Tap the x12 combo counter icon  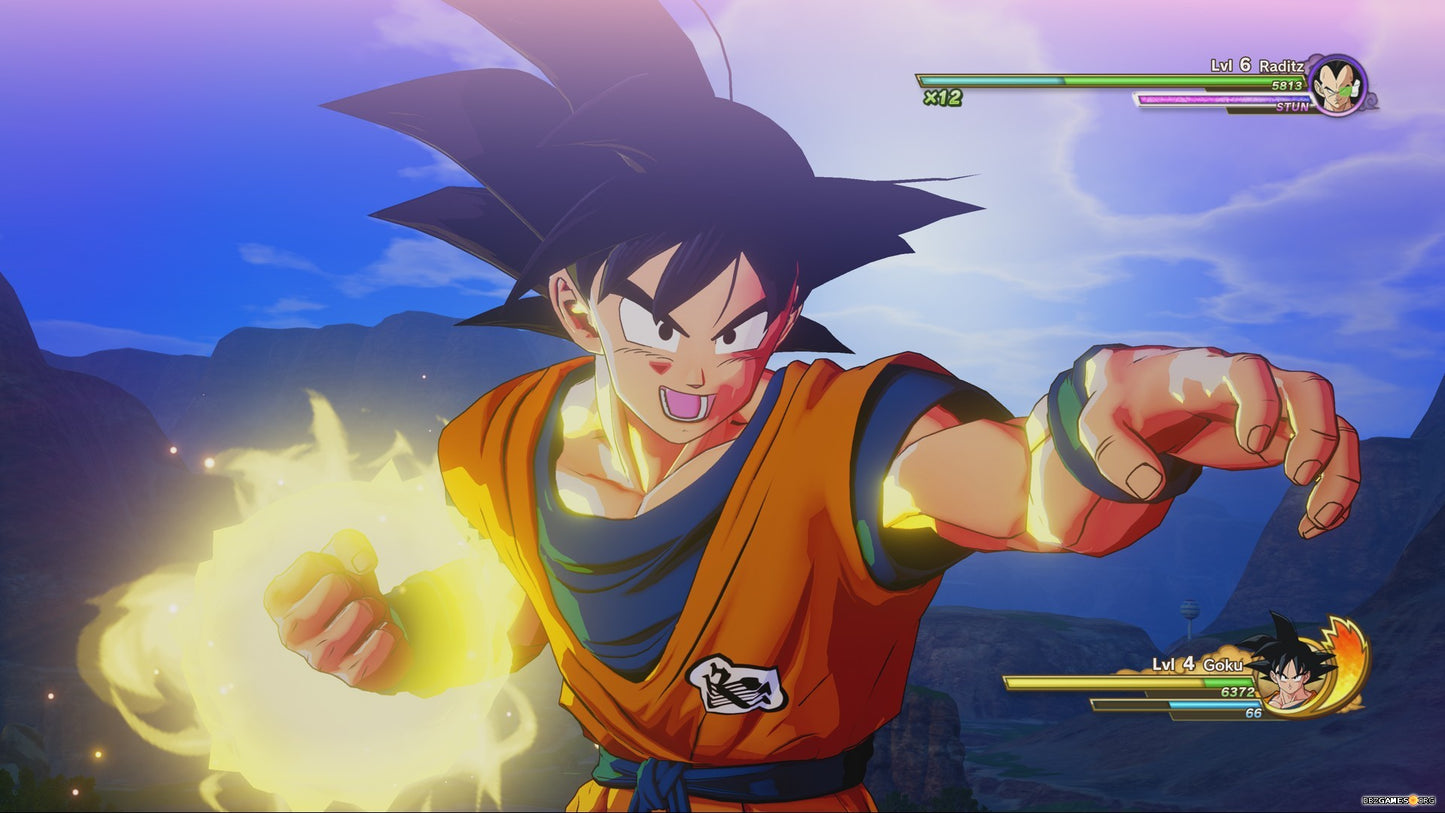coord(943,97)
